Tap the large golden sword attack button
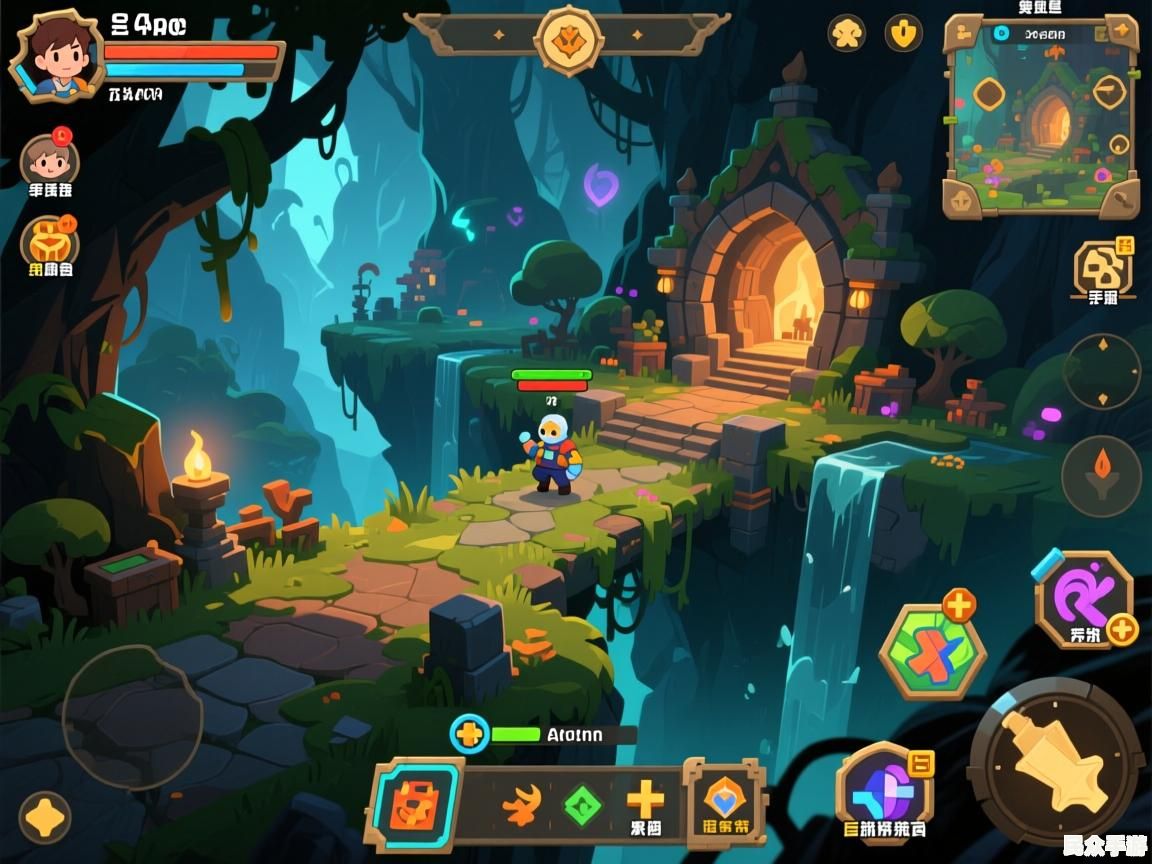 (1056, 763)
